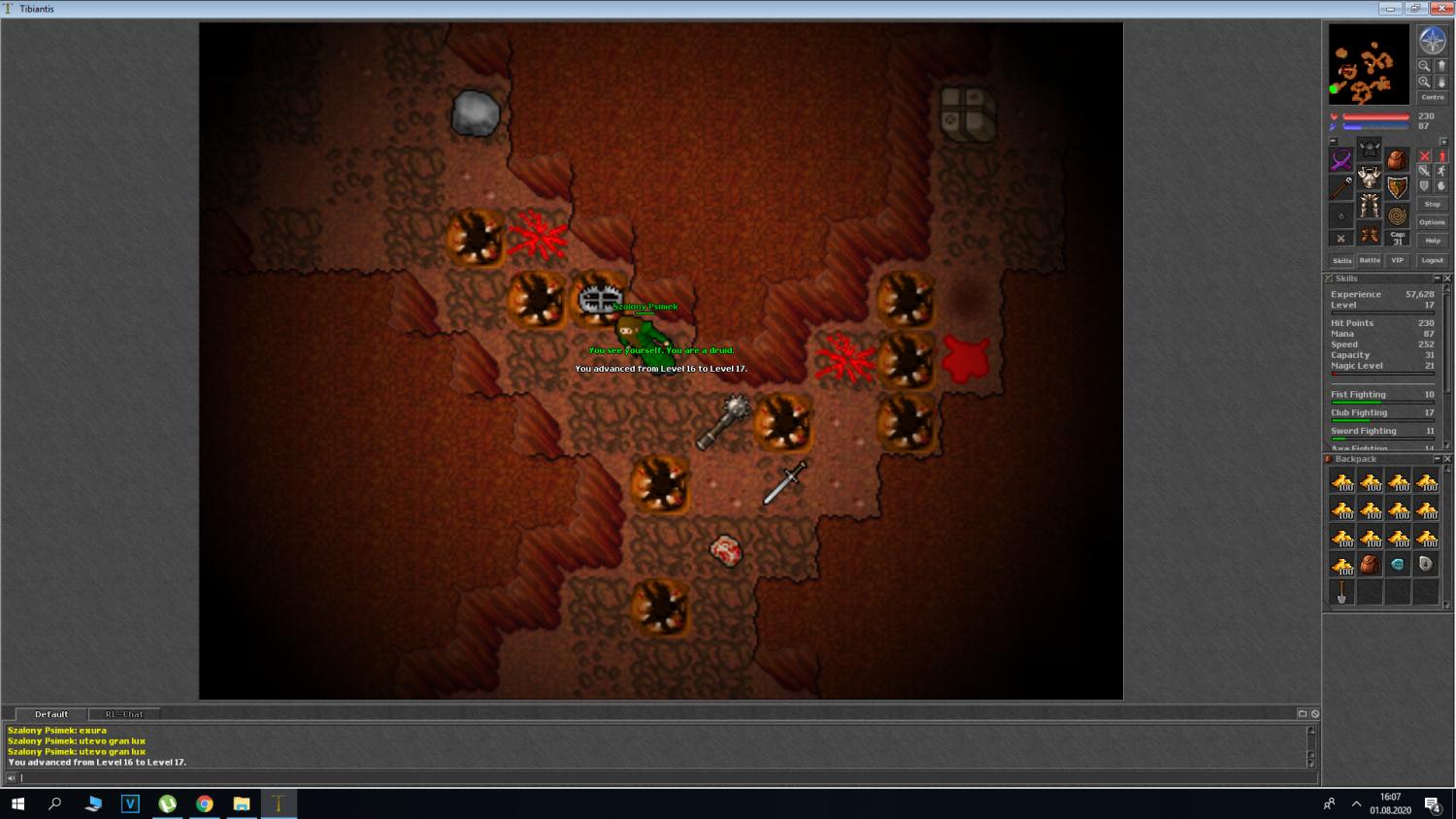Screen dimensions: 1456x819
Task: Open the Options menu
Action: coord(1432,222)
